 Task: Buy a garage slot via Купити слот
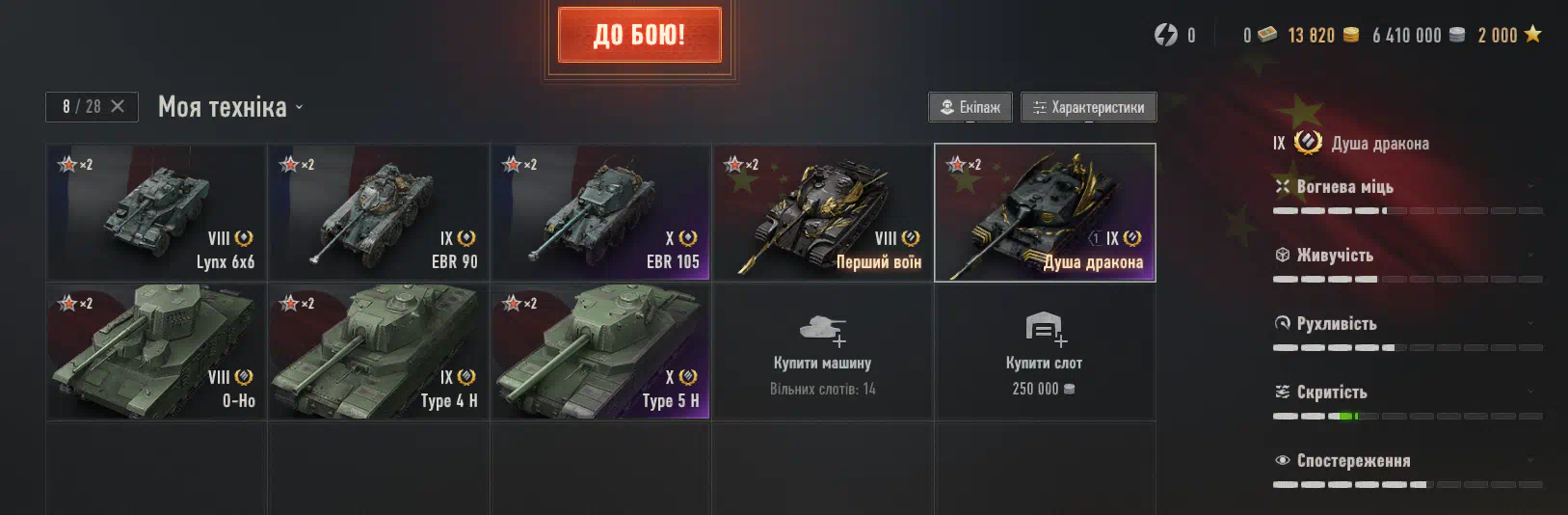pos(1045,351)
